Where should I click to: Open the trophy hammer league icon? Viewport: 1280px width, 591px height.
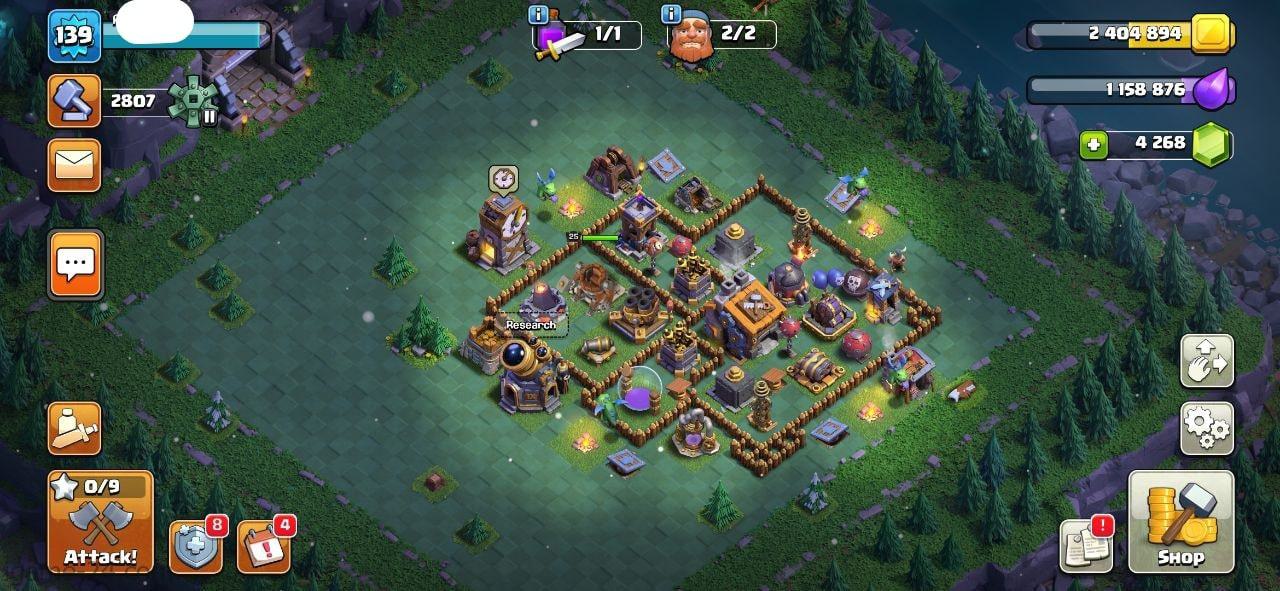coord(74,101)
